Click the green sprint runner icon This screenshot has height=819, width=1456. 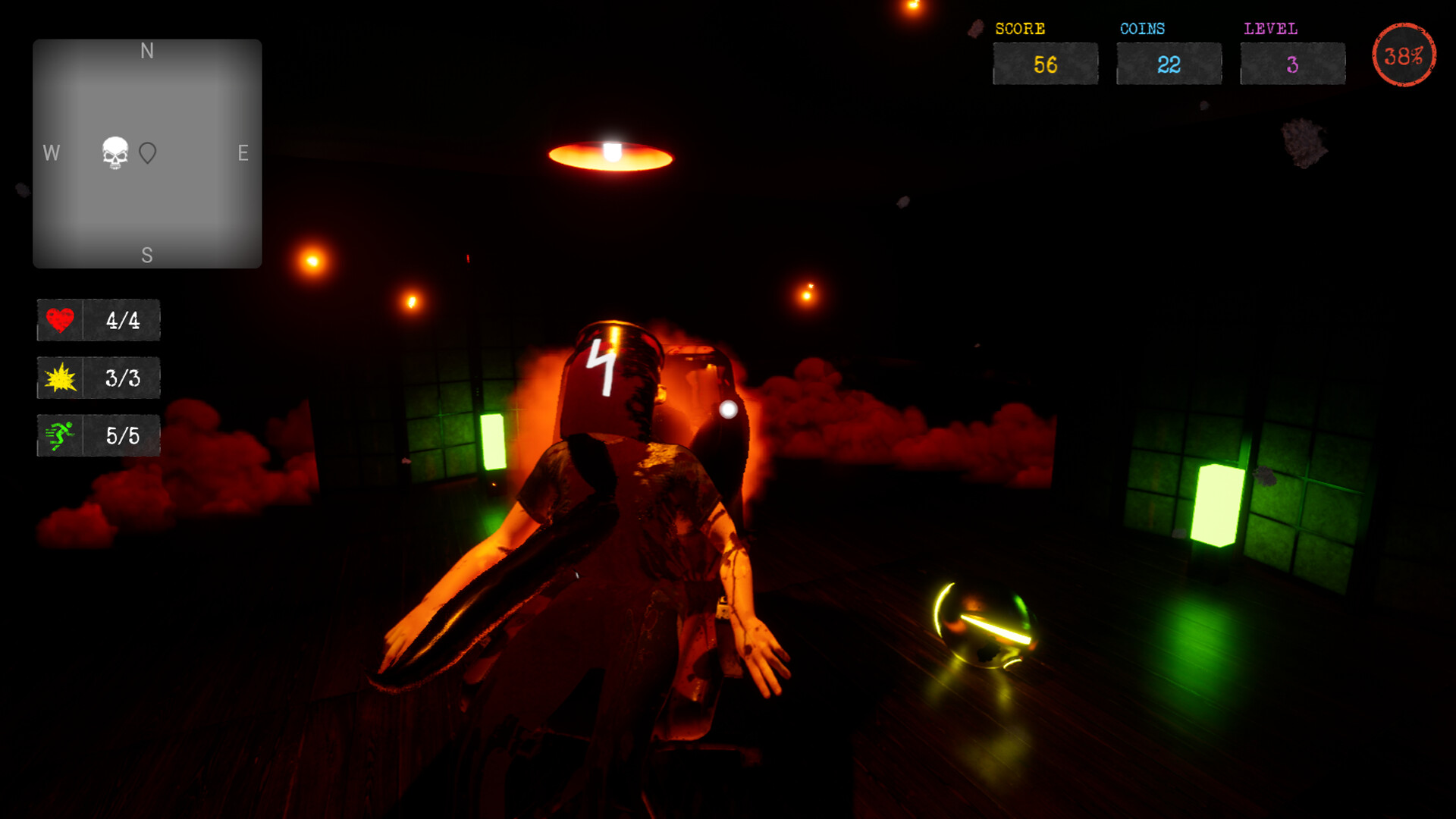pyautogui.click(x=62, y=435)
